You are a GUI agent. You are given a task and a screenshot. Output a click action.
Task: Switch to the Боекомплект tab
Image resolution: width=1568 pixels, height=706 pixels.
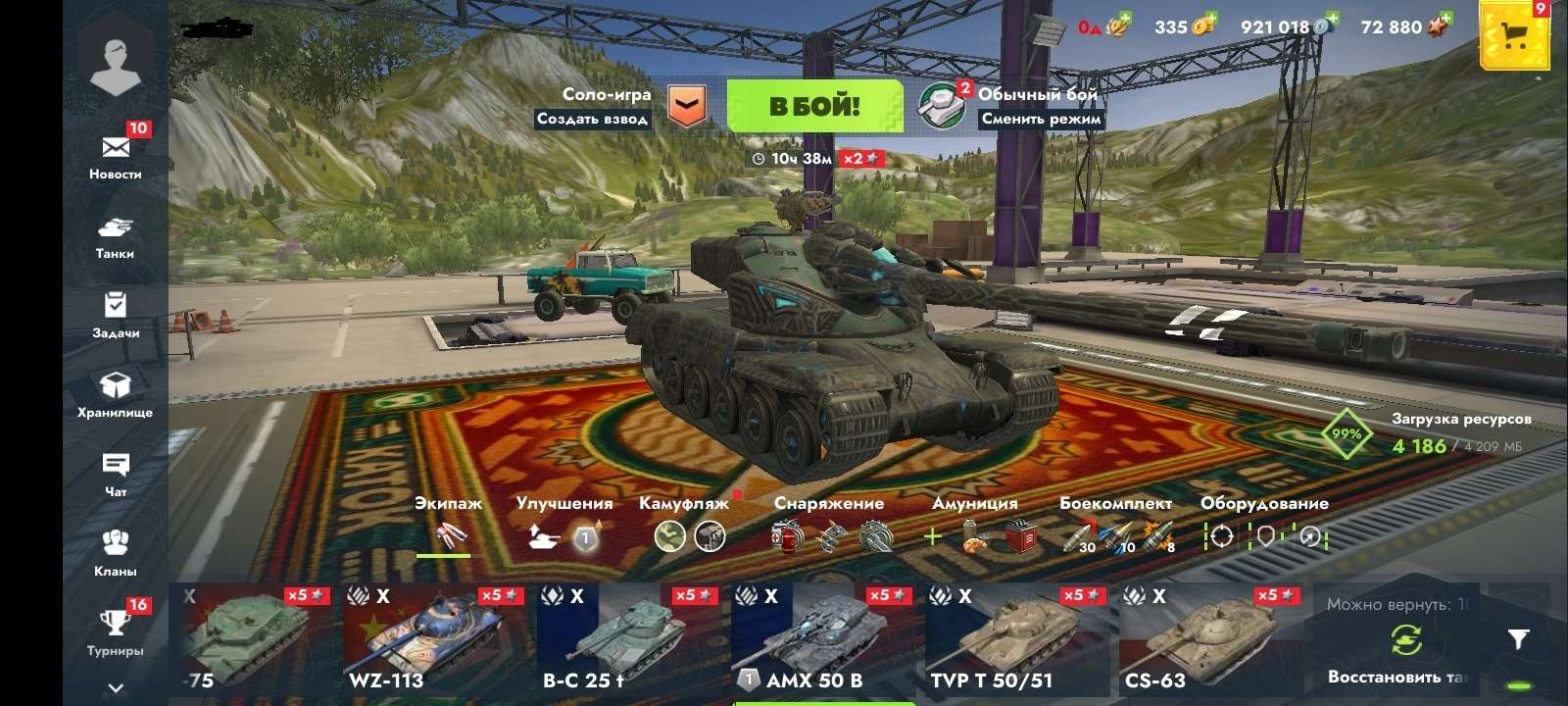click(x=1116, y=503)
